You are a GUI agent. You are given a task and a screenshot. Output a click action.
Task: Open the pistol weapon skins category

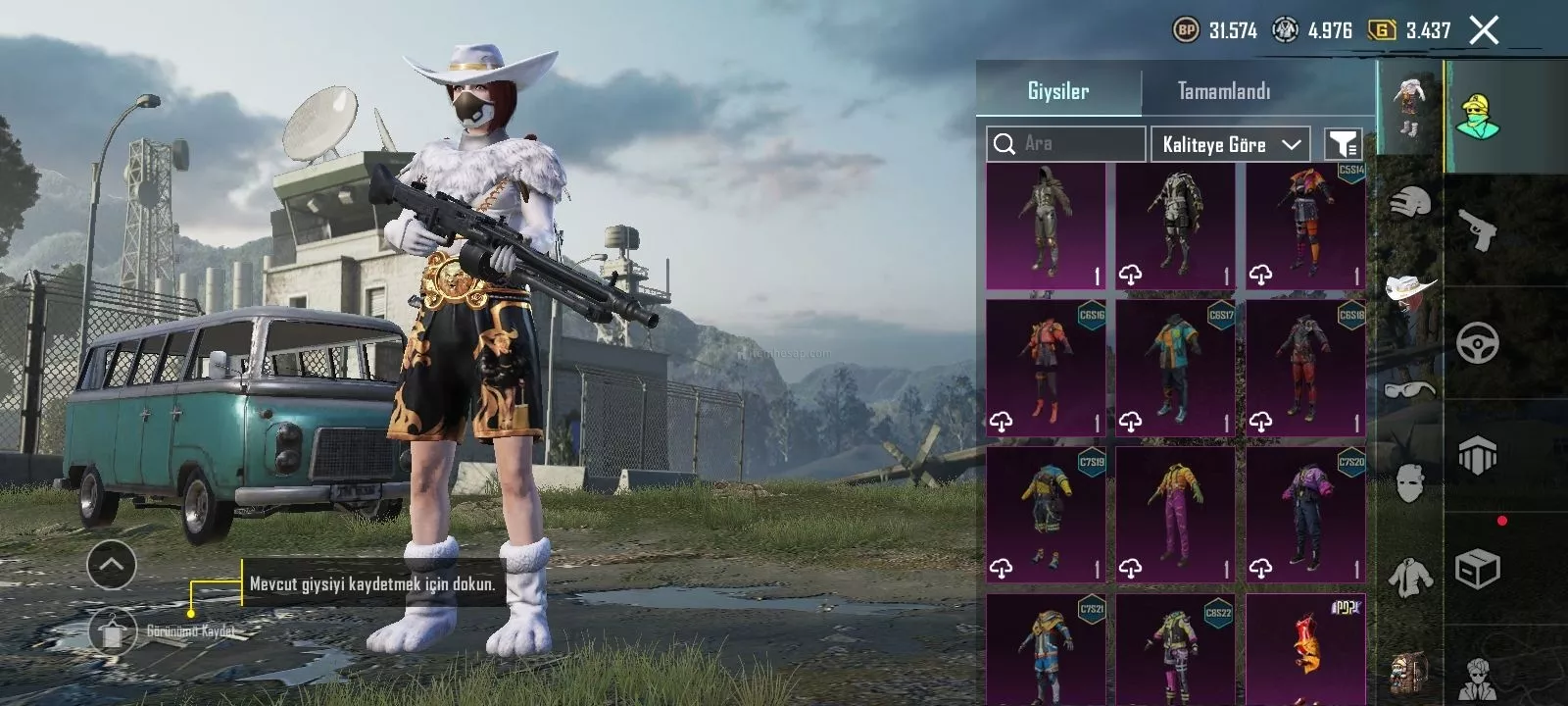(1478, 231)
